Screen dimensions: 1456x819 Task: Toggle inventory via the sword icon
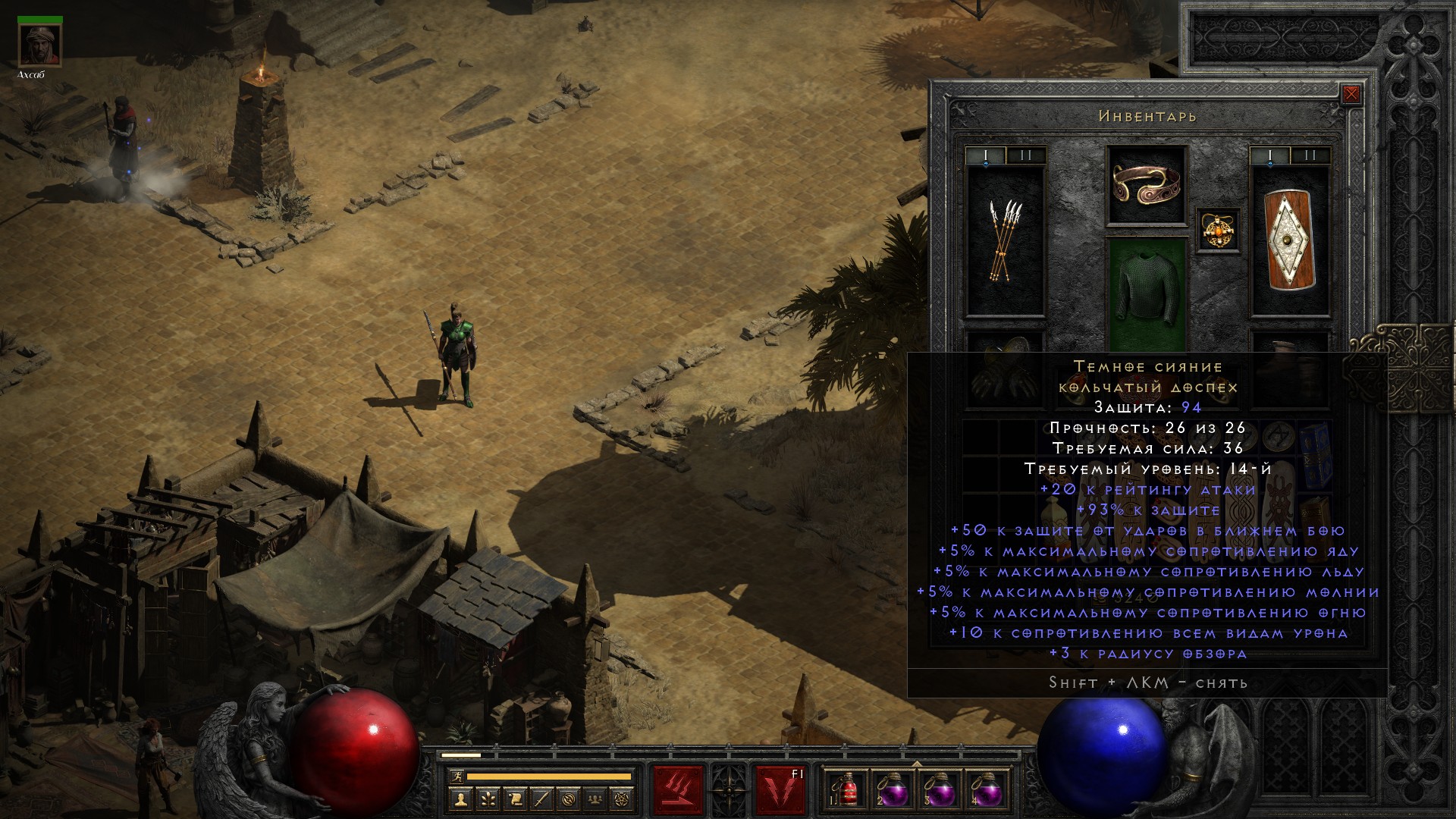tap(541, 799)
